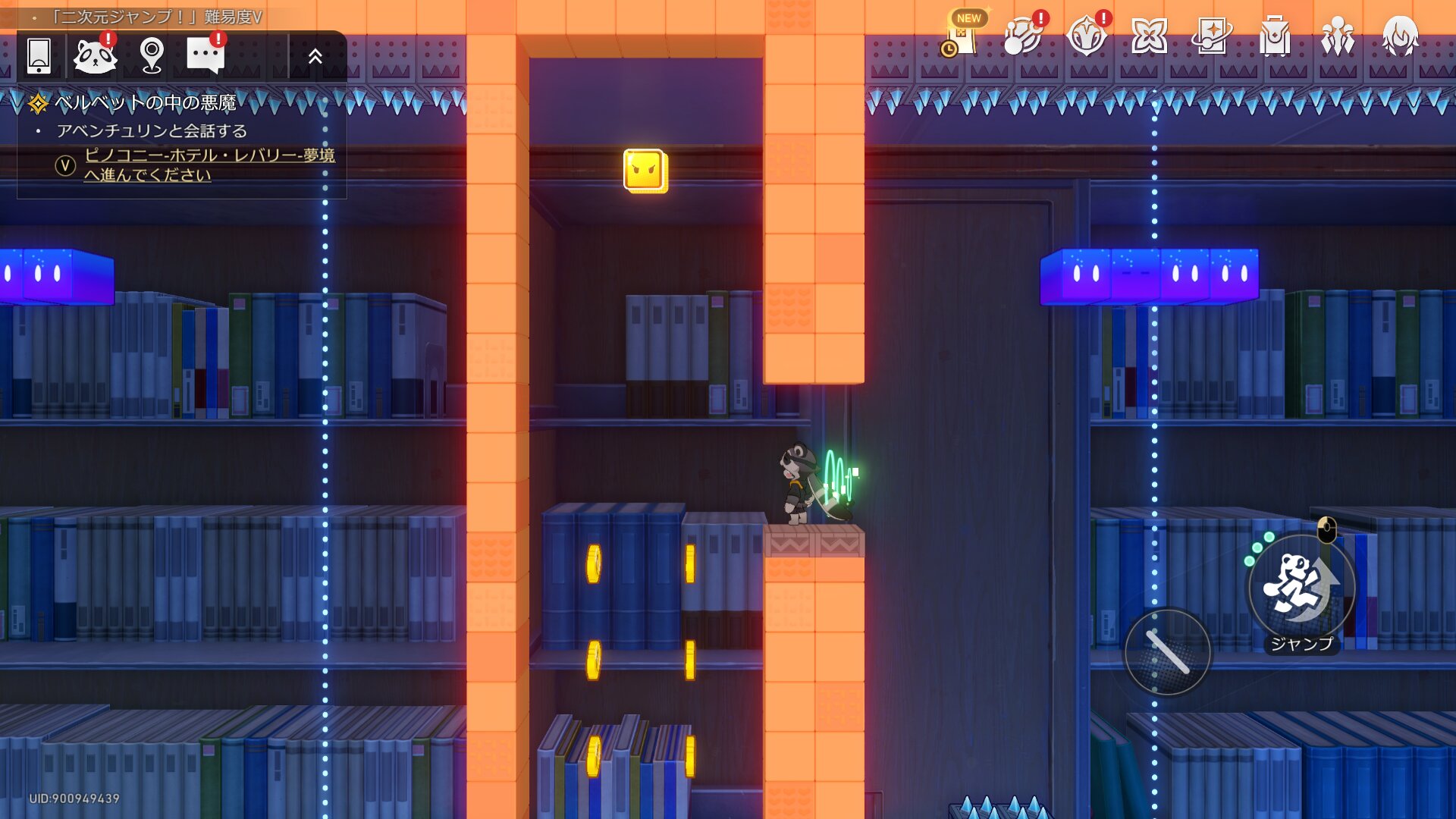The width and height of the screenshot is (1456, 819).
Task: Open the planet orbit icon
Action: click(1023, 36)
